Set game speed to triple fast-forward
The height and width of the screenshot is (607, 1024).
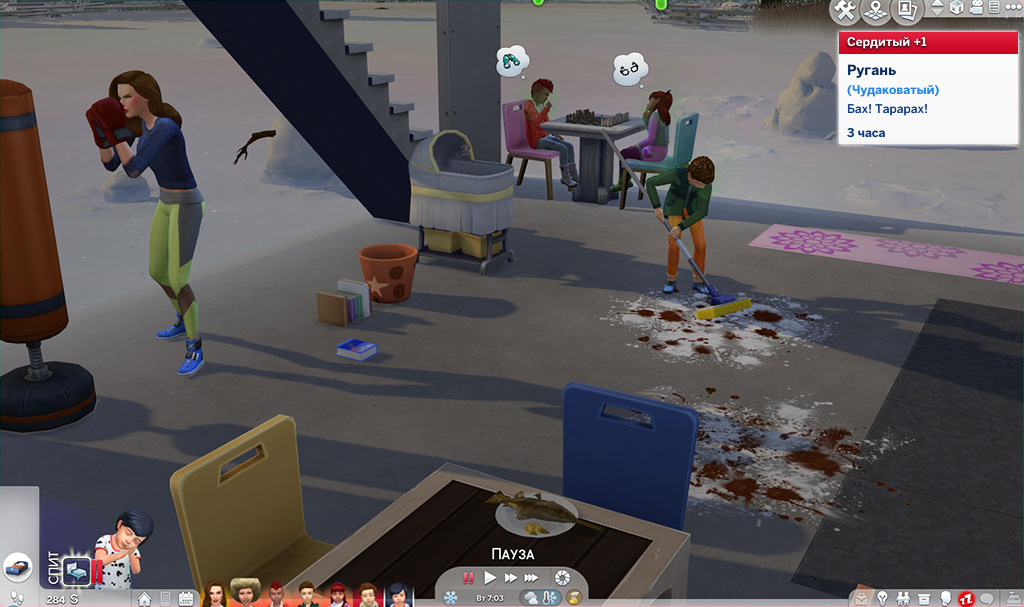coord(532,577)
